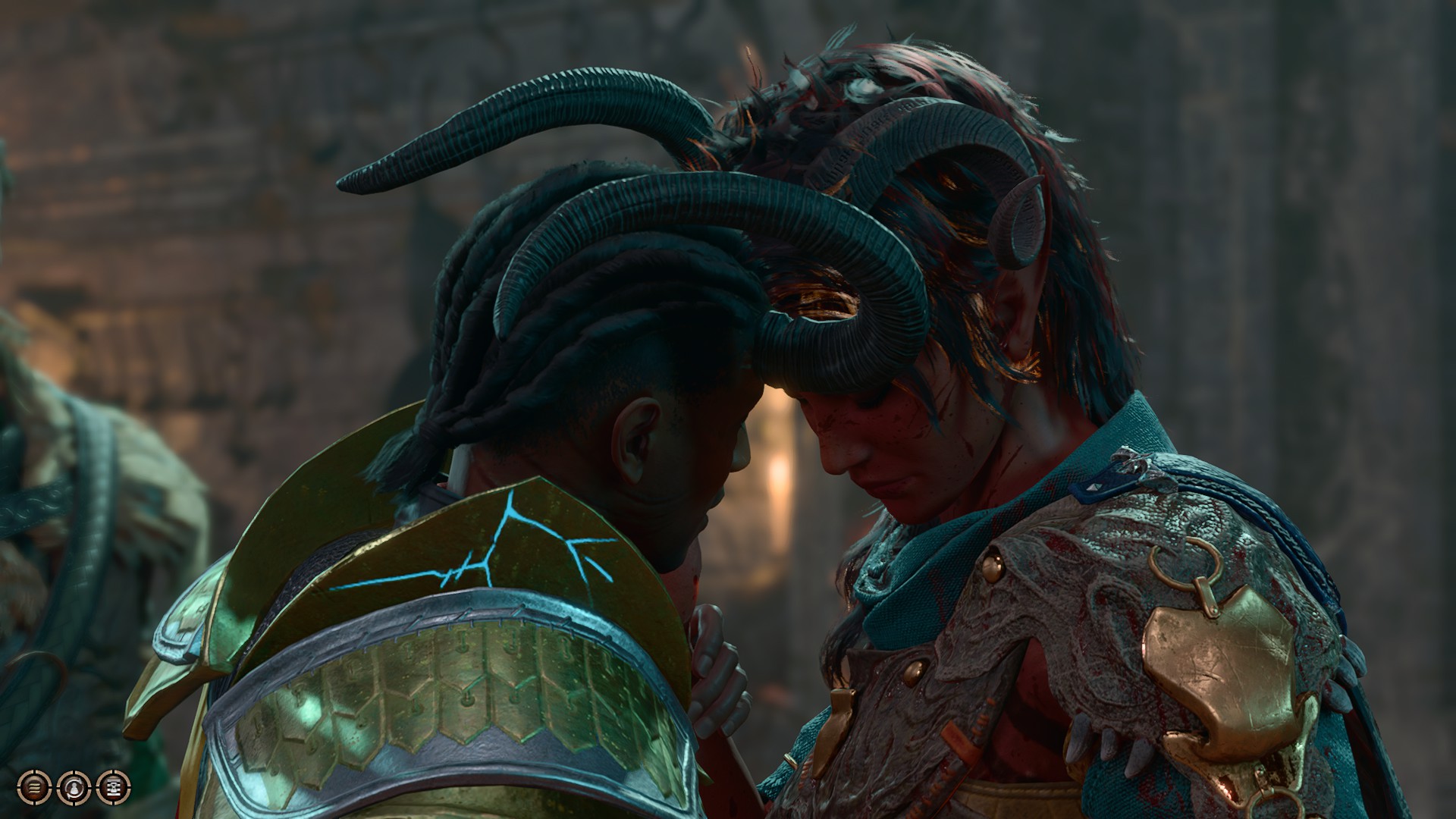
Task: Open the dialogue history hourglass icon
Action: point(113,786)
